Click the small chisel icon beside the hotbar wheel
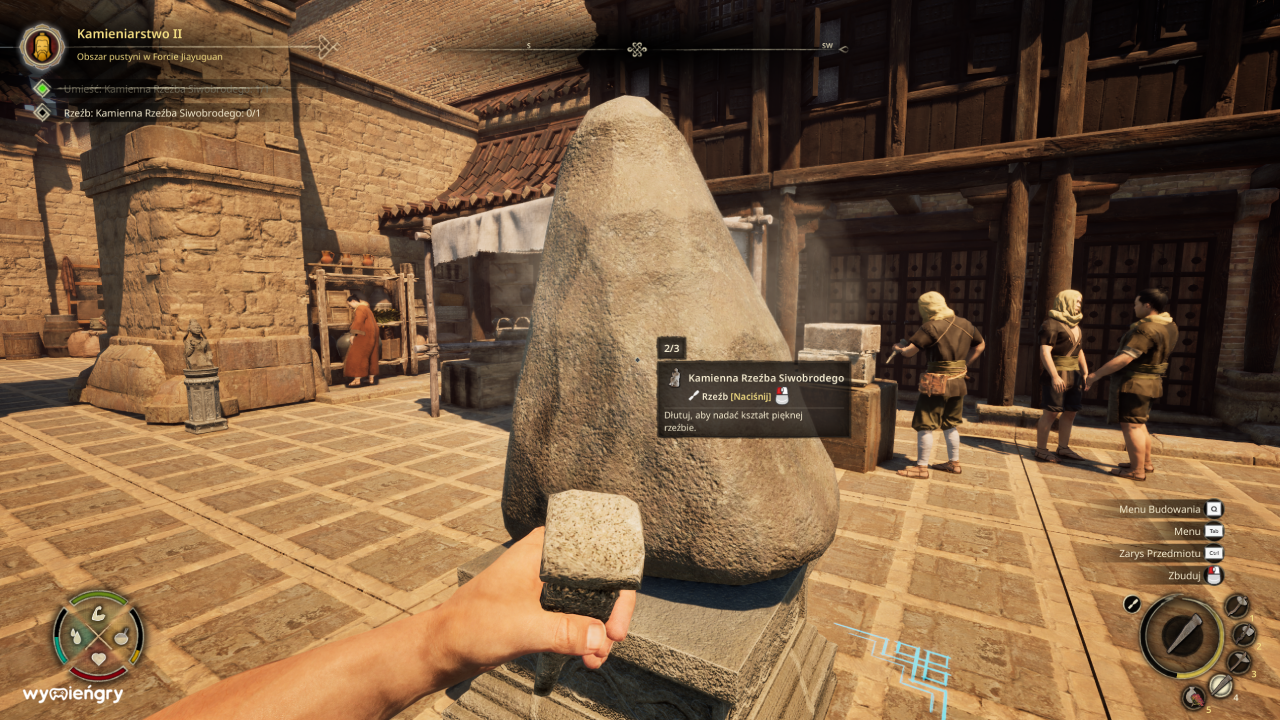Viewport: 1280px width, 720px height. (1132, 603)
